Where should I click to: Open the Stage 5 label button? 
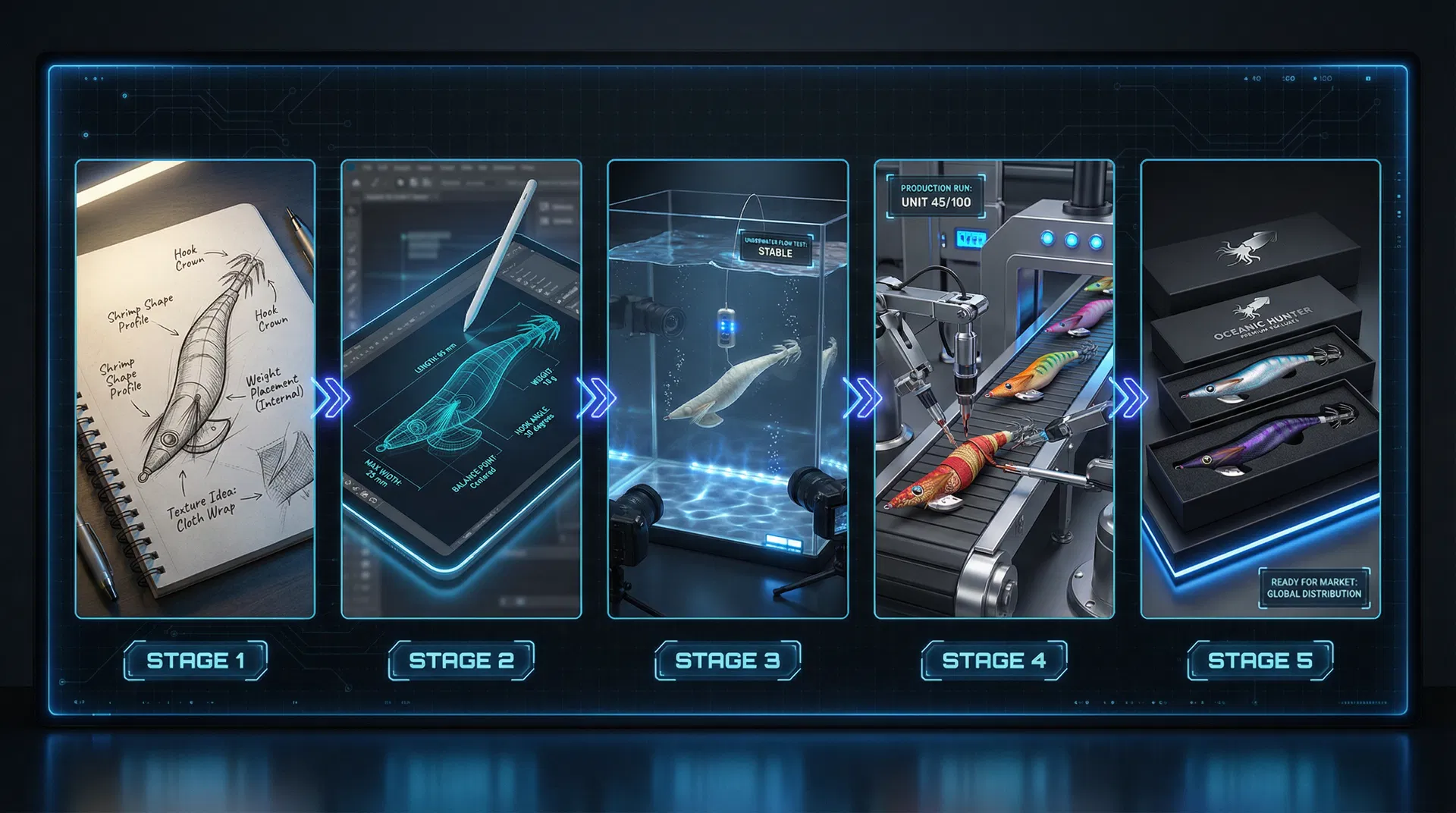click(1260, 661)
